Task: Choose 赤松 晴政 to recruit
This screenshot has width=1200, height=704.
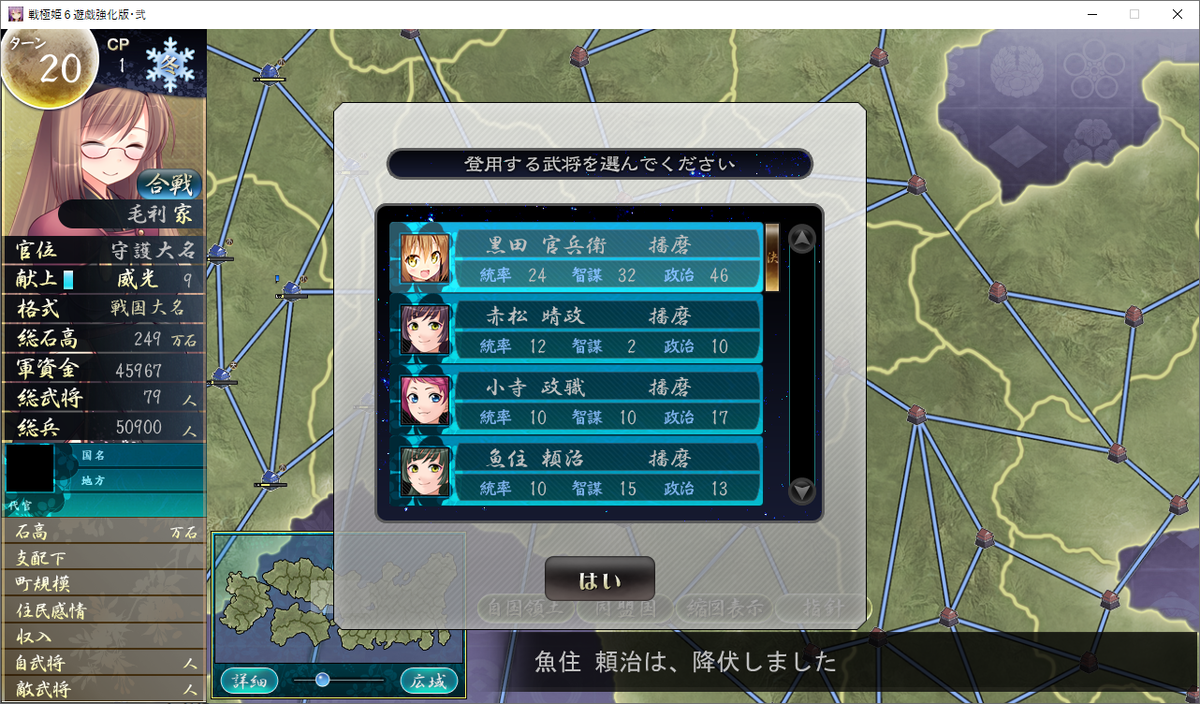Action: [576, 330]
